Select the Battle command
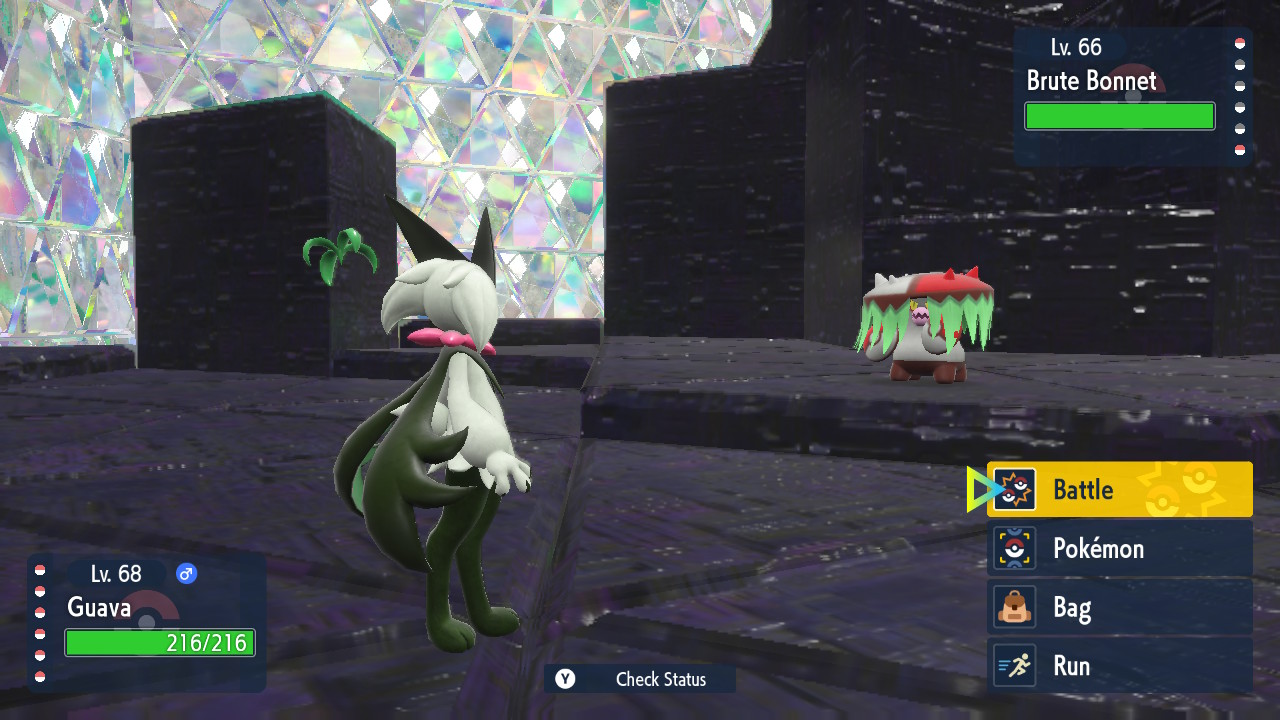The image size is (1280, 720). coord(1119,489)
